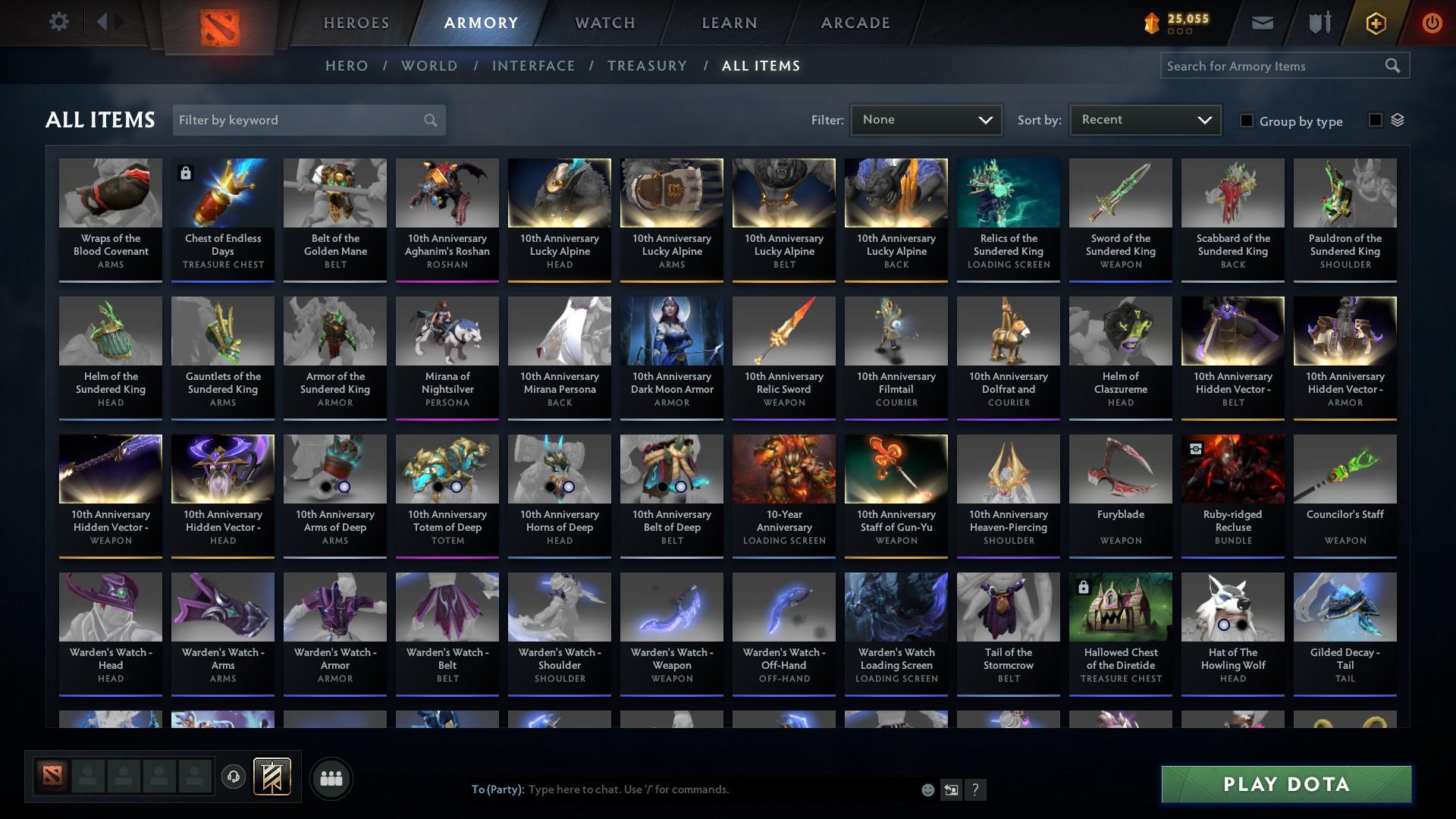The width and height of the screenshot is (1456, 819).
Task: Toggle the grid view layers checkbox
Action: coord(1376,120)
